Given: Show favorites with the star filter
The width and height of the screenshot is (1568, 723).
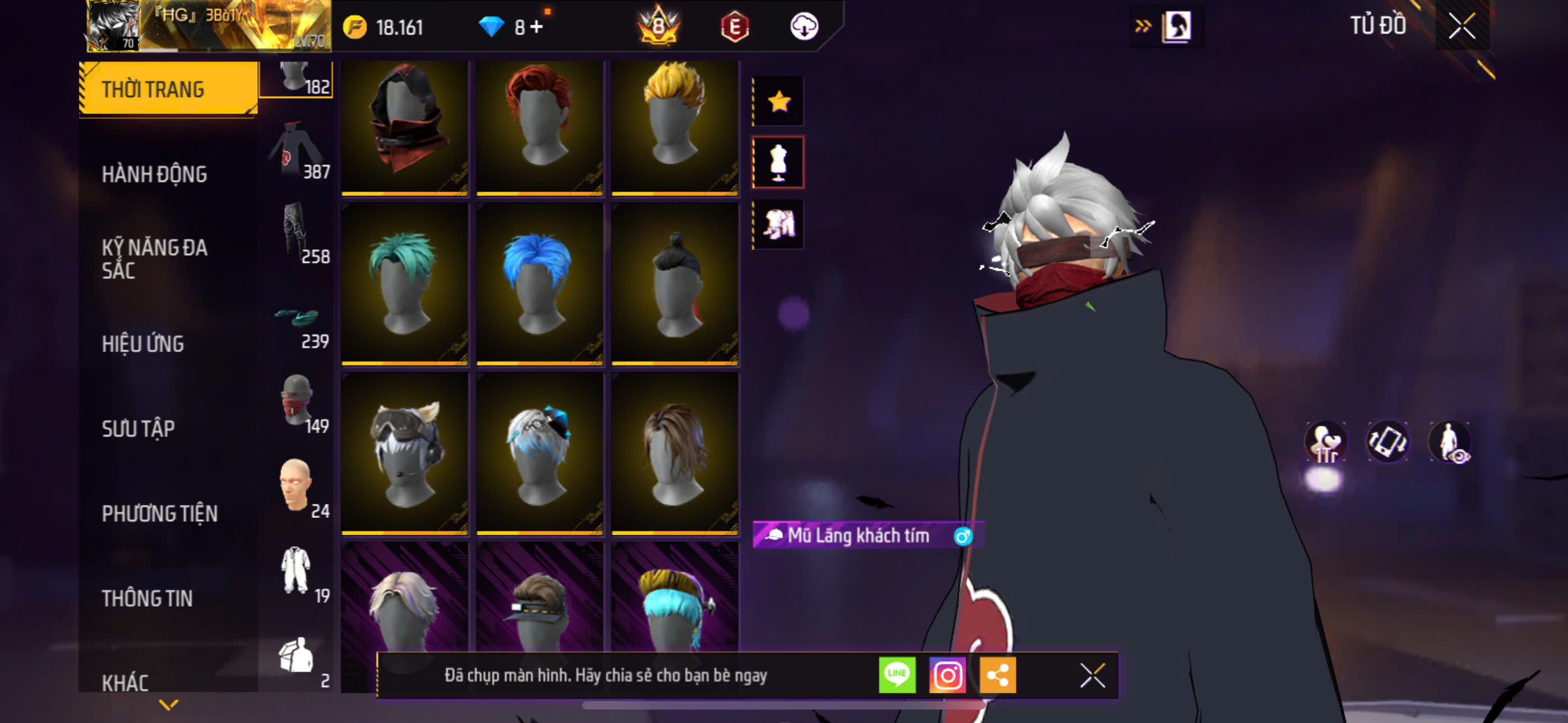Looking at the screenshot, I should point(778,101).
